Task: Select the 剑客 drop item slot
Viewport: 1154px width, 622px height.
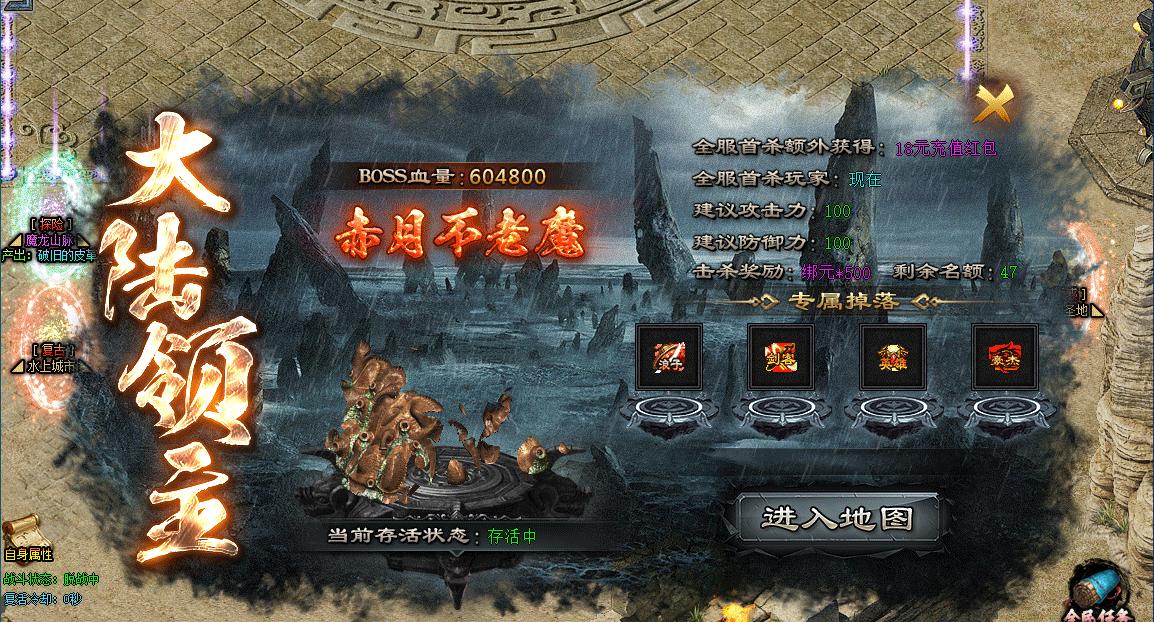Action: pos(781,356)
